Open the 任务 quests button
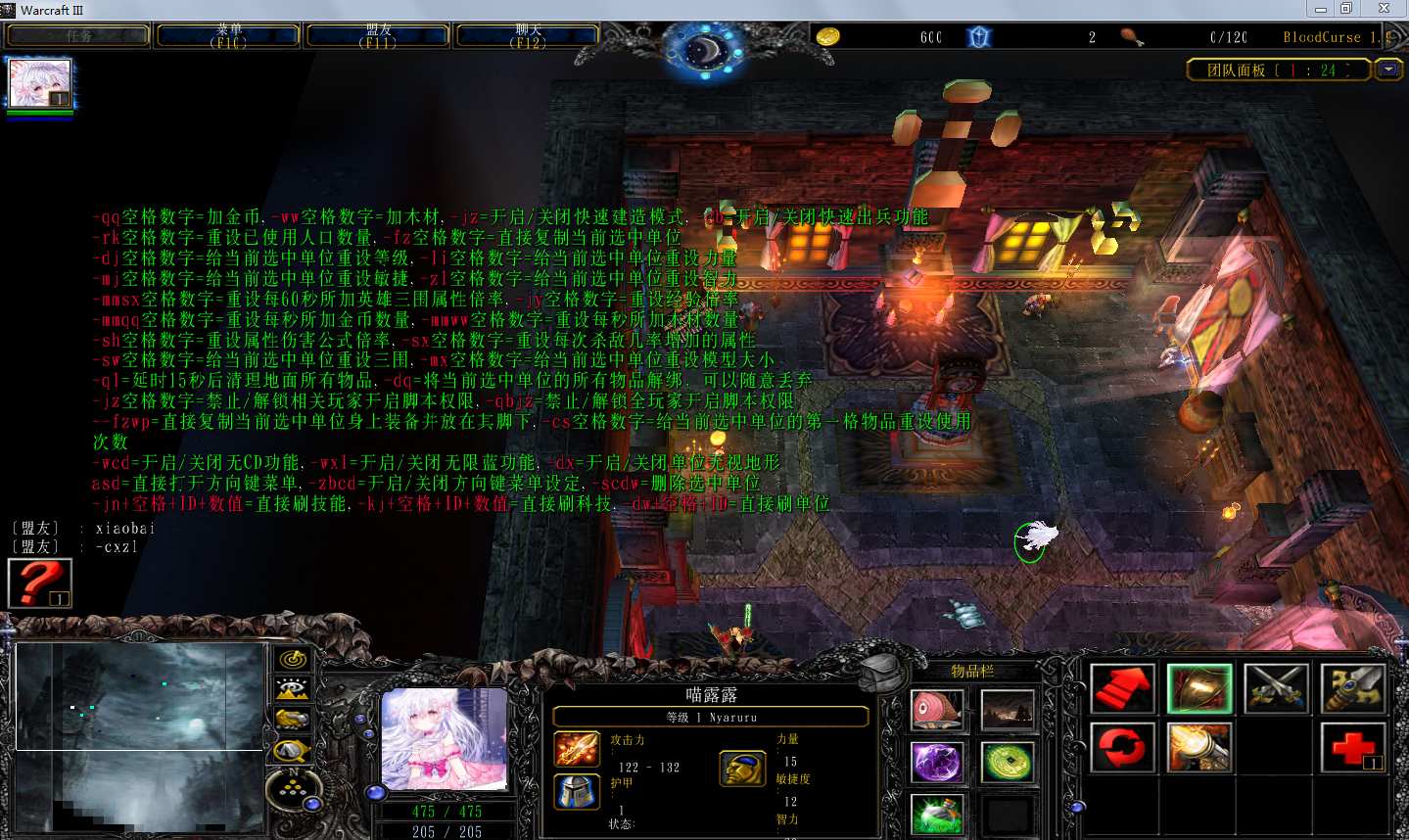 pos(78,36)
